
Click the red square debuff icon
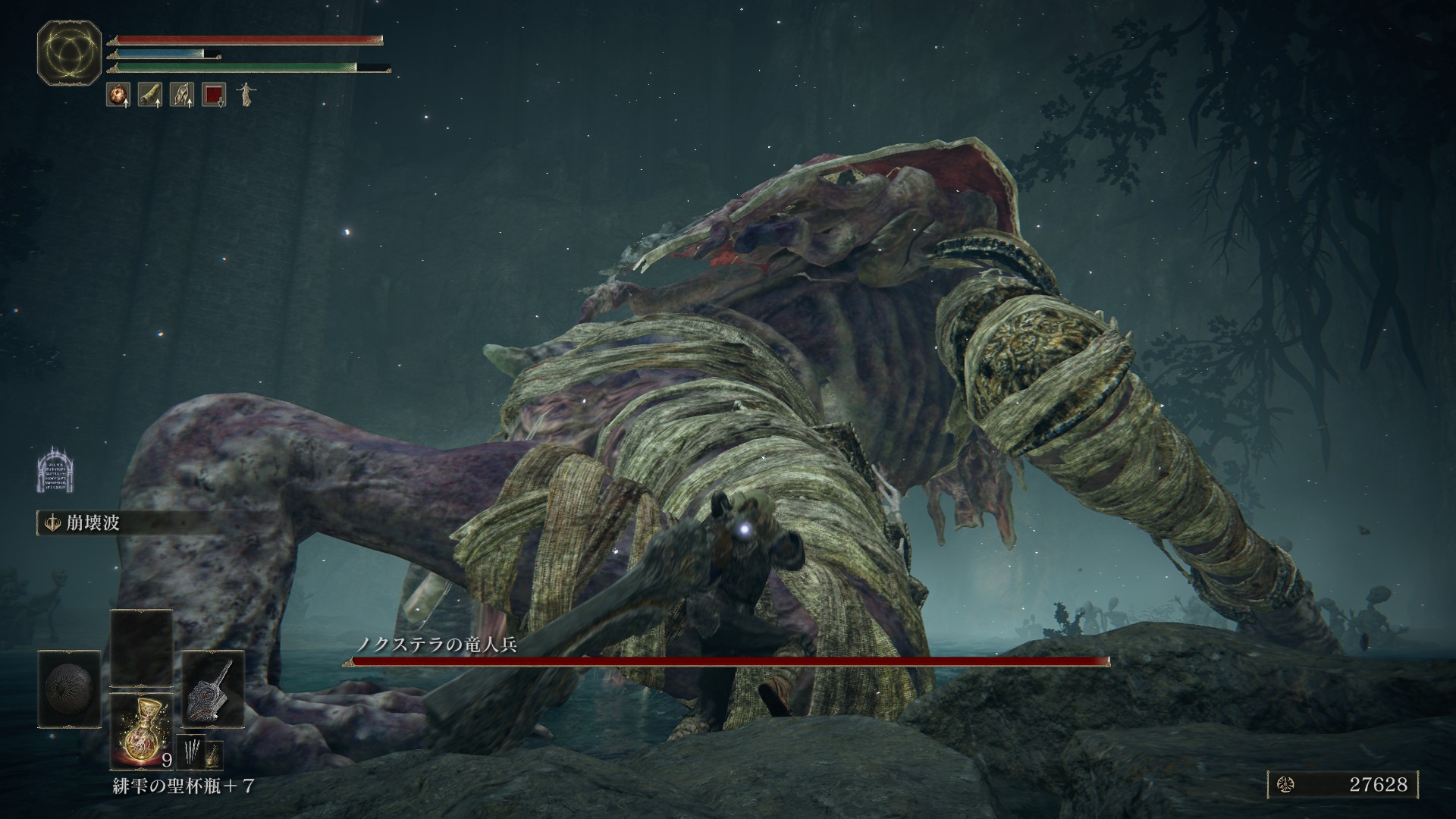213,95
